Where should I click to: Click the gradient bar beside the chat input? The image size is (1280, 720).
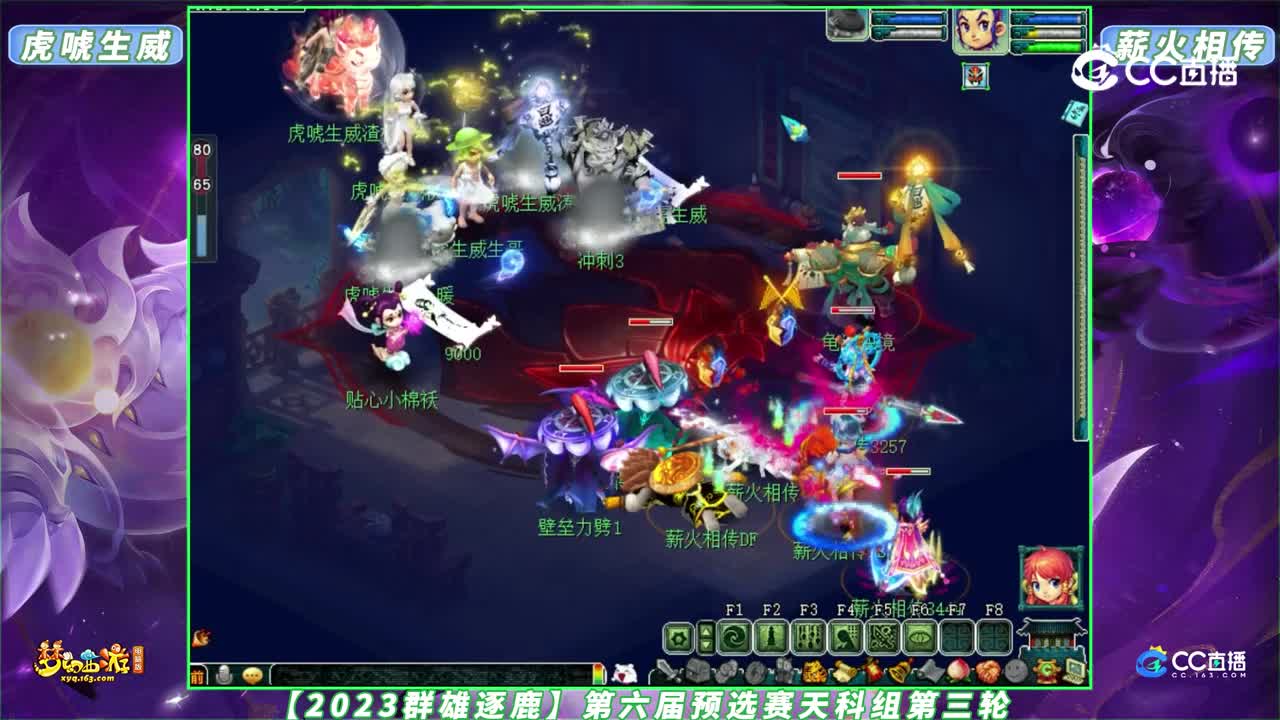(x=599, y=673)
